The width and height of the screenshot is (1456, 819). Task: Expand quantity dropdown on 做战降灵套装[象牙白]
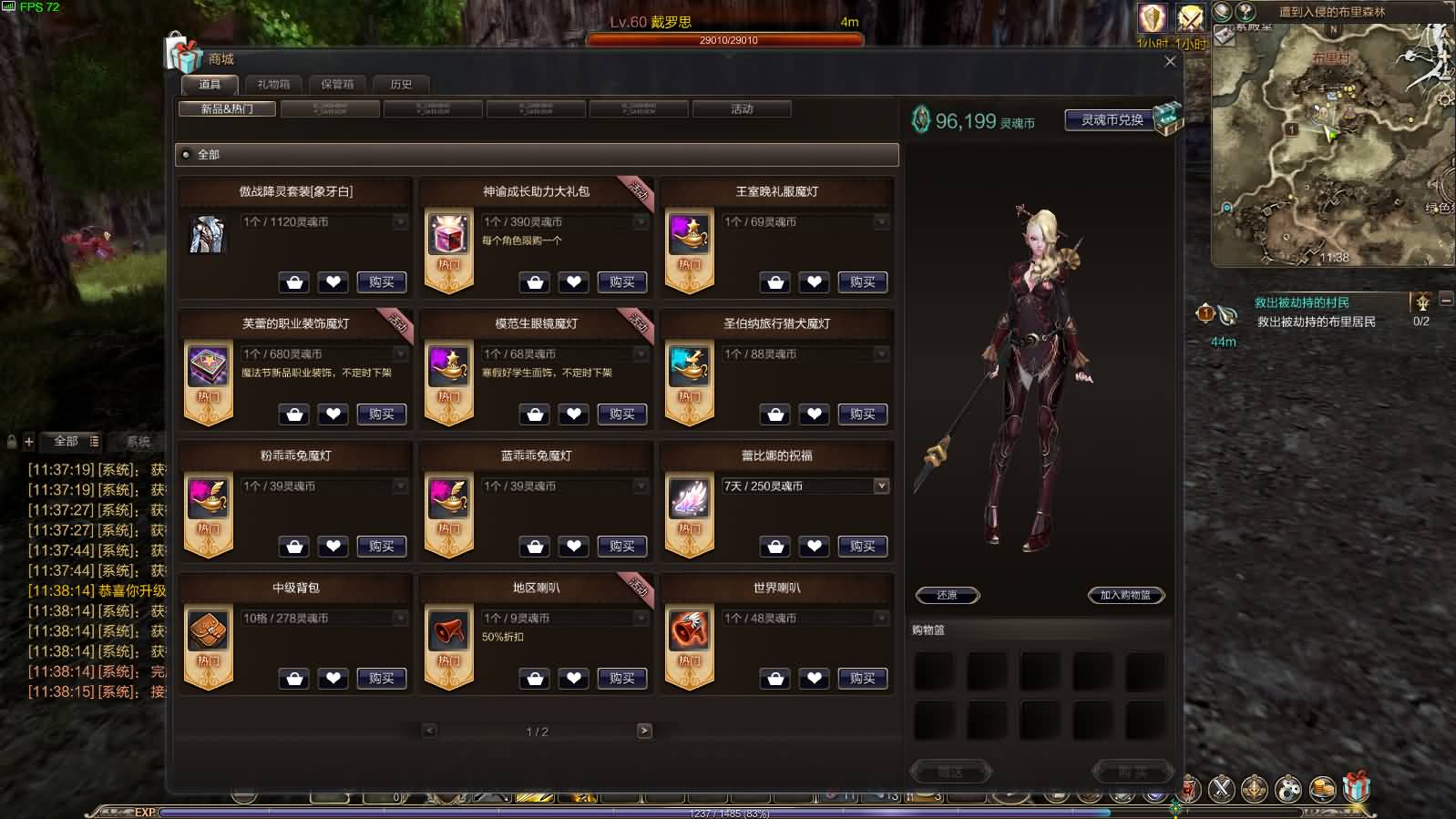(399, 221)
